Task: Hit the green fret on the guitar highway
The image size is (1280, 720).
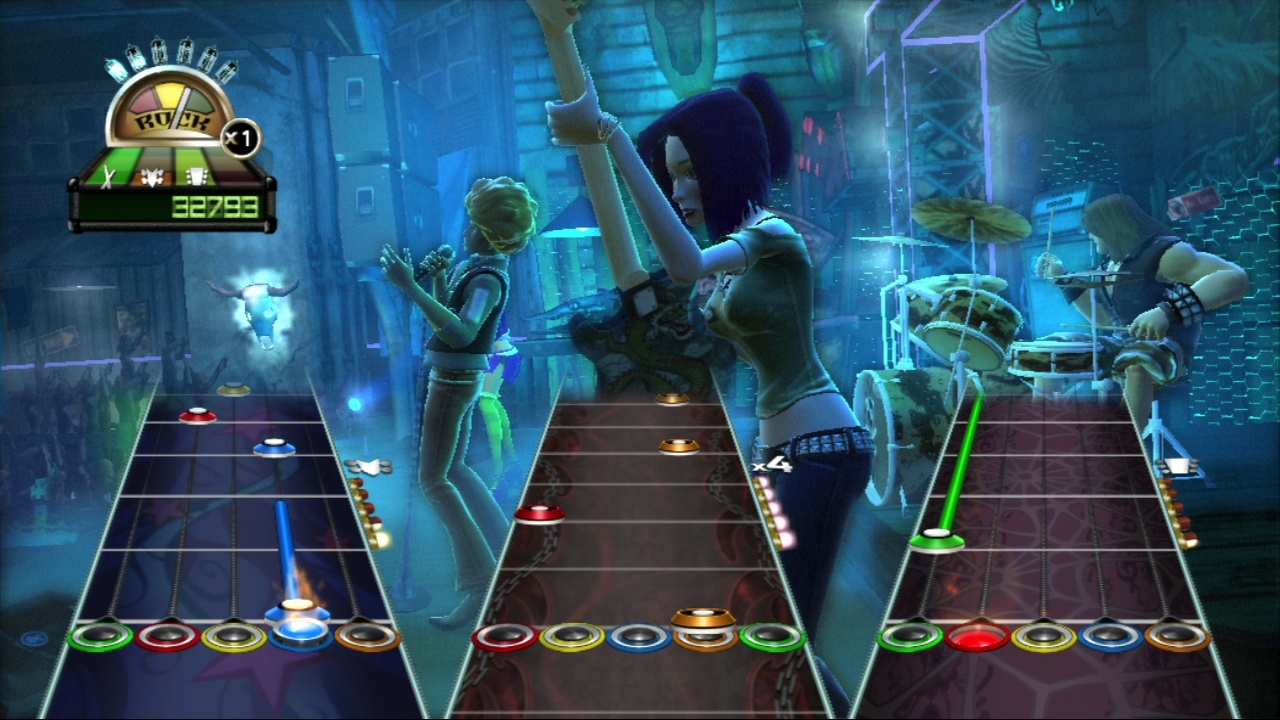Action: (x=100, y=636)
